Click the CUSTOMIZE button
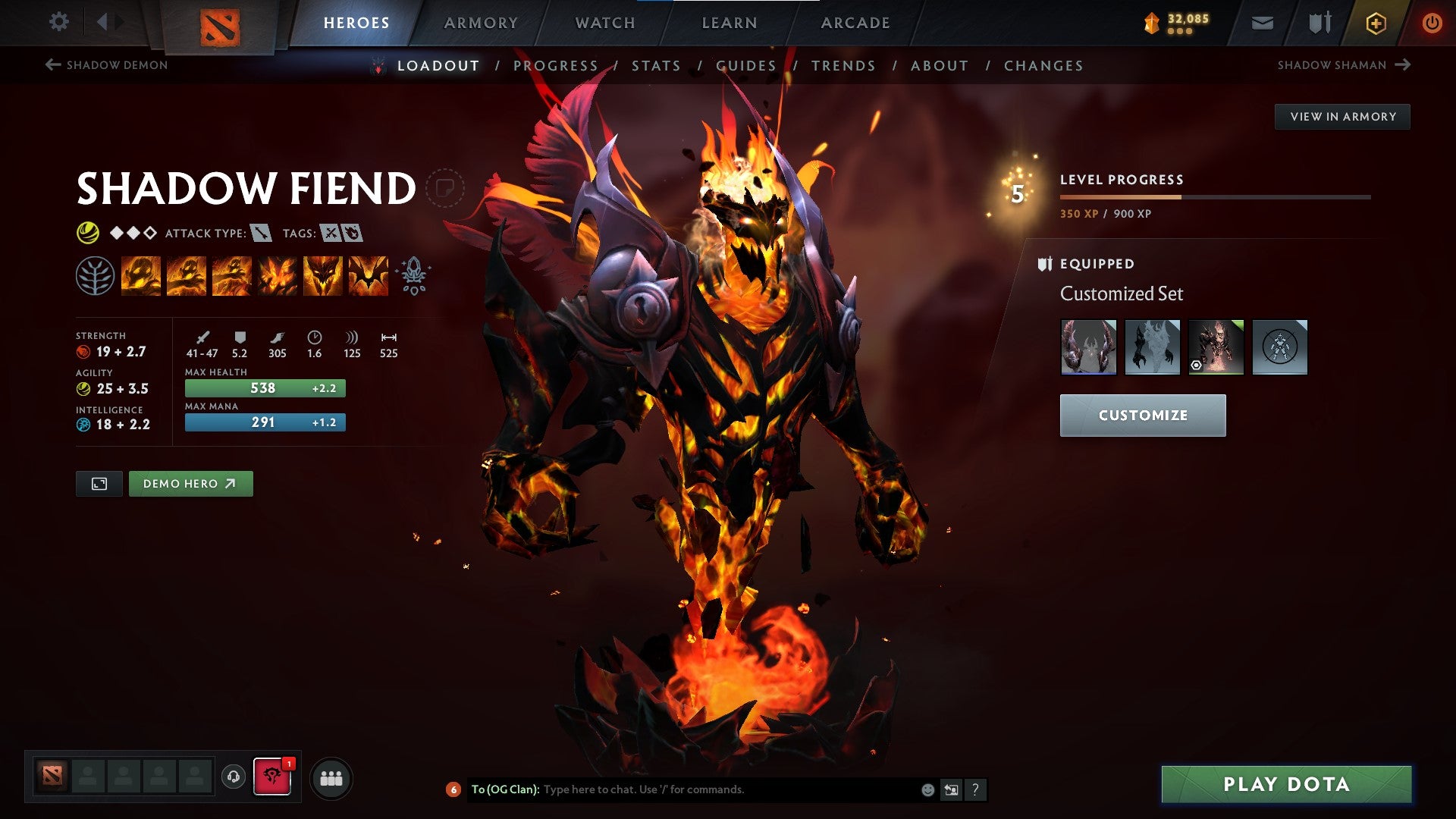The image size is (1456, 819). [1142, 416]
